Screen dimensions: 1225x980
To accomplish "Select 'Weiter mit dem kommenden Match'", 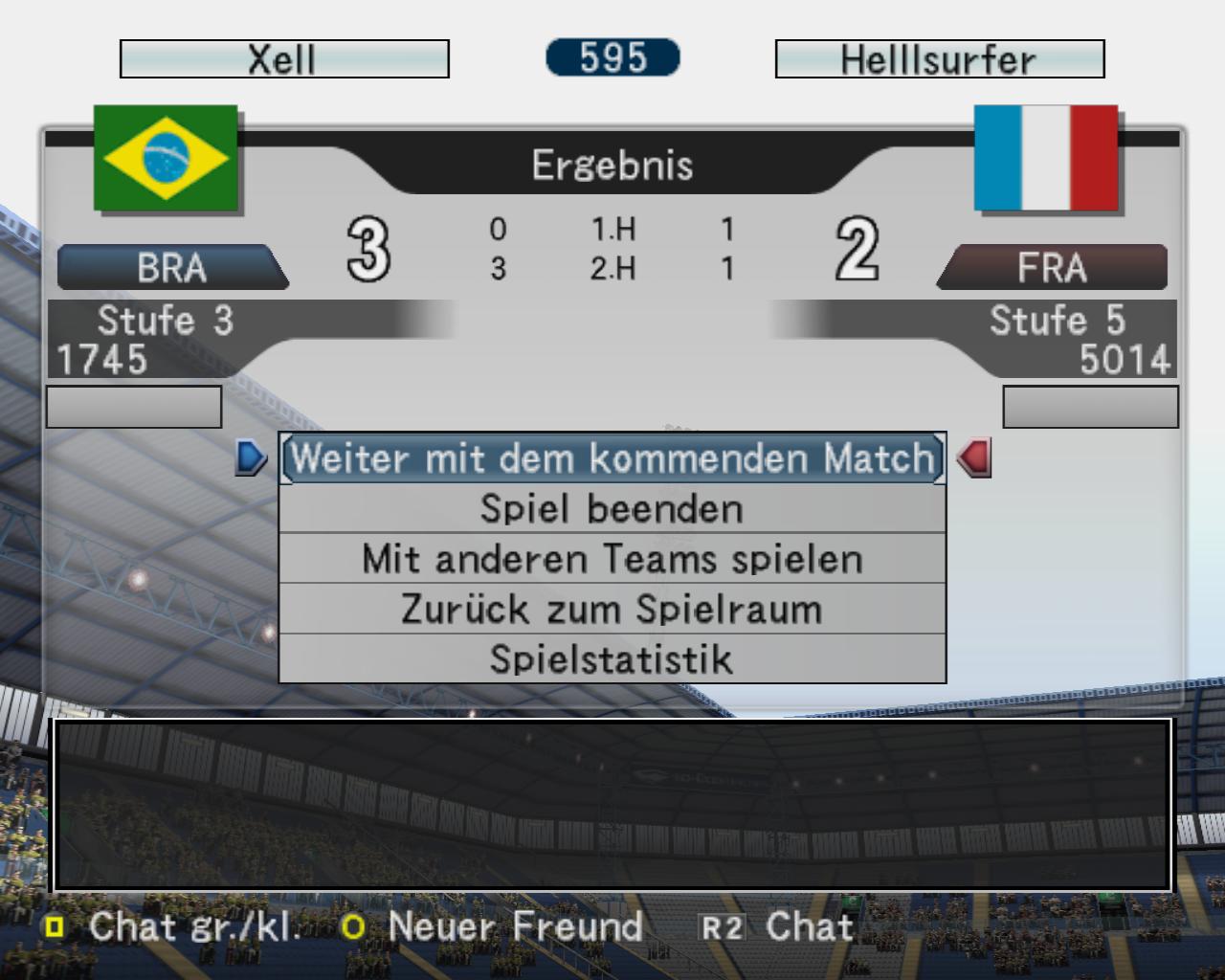I will click(612, 458).
